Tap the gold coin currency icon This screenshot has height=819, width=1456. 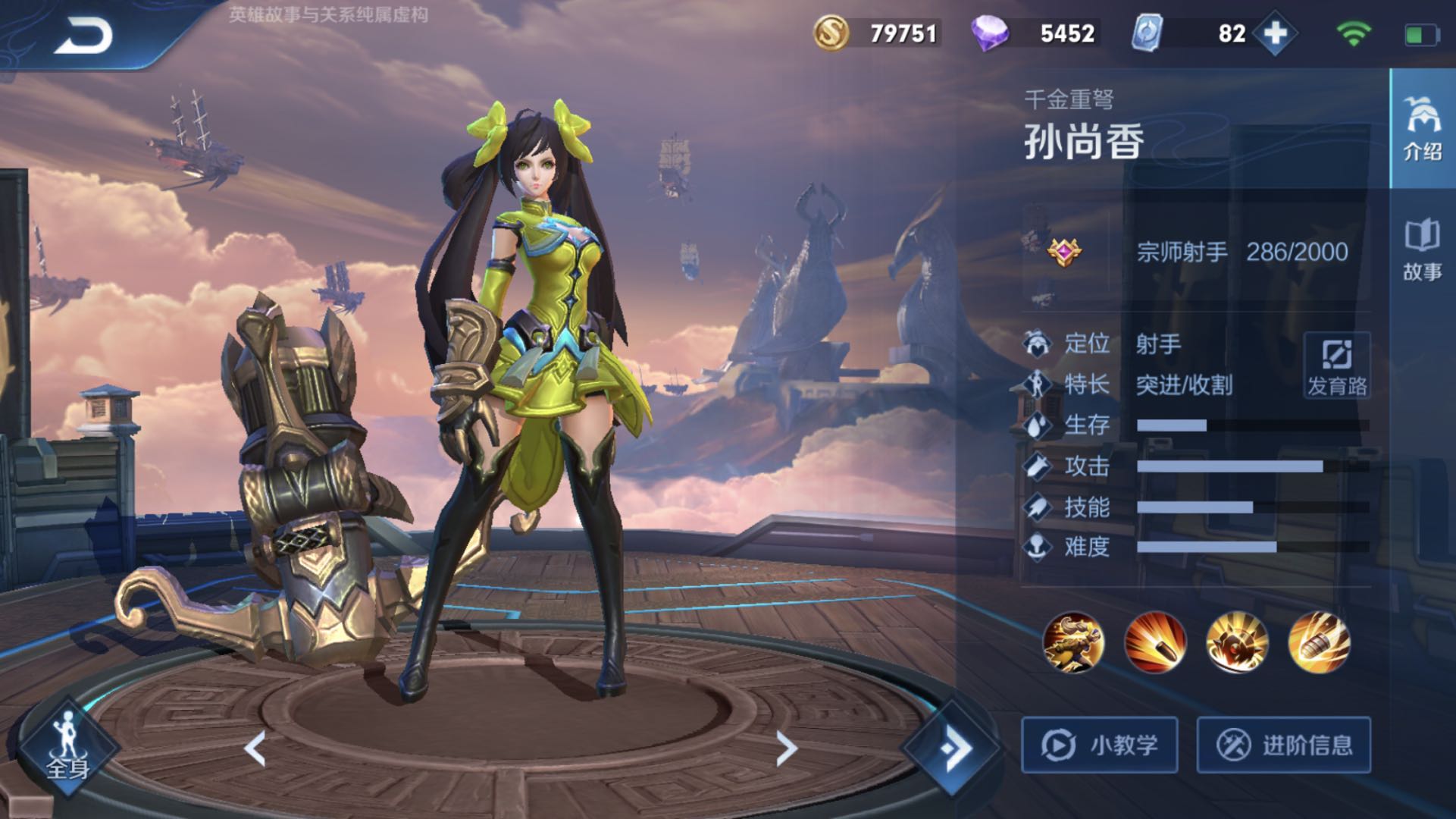coord(831,33)
